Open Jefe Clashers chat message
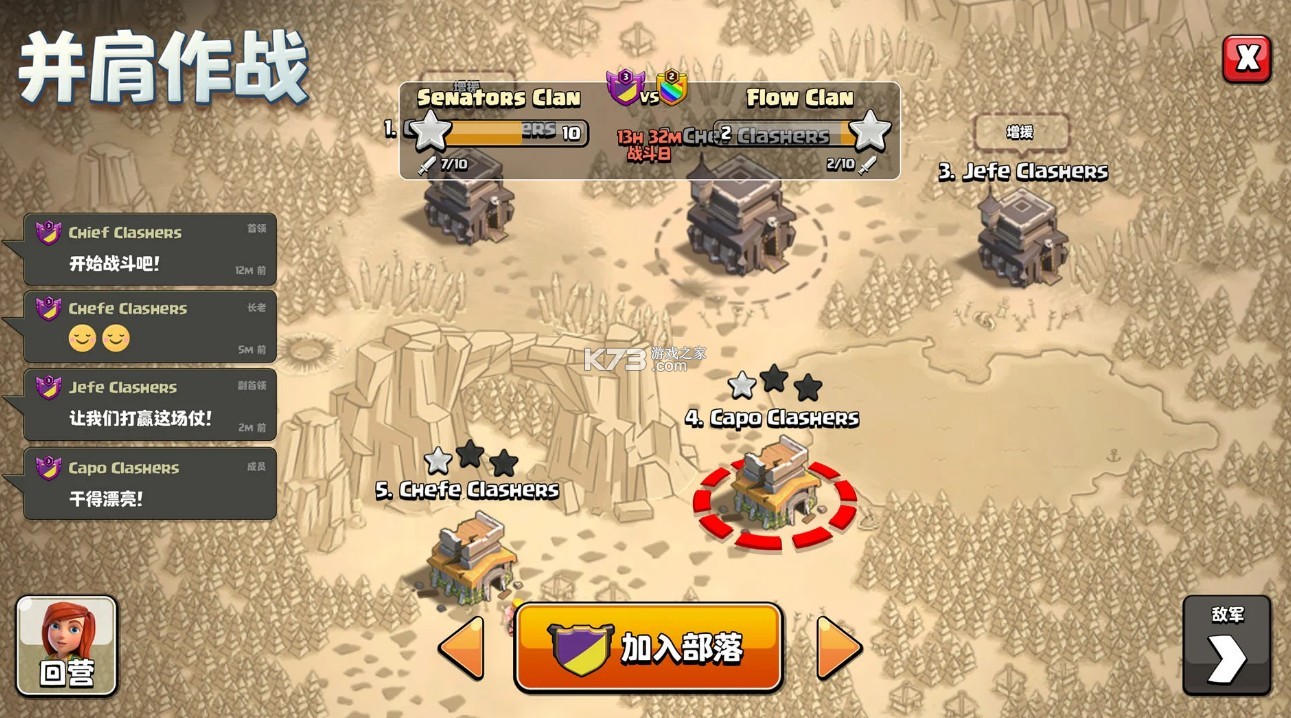1291x718 pixels. tap(150, 404)
